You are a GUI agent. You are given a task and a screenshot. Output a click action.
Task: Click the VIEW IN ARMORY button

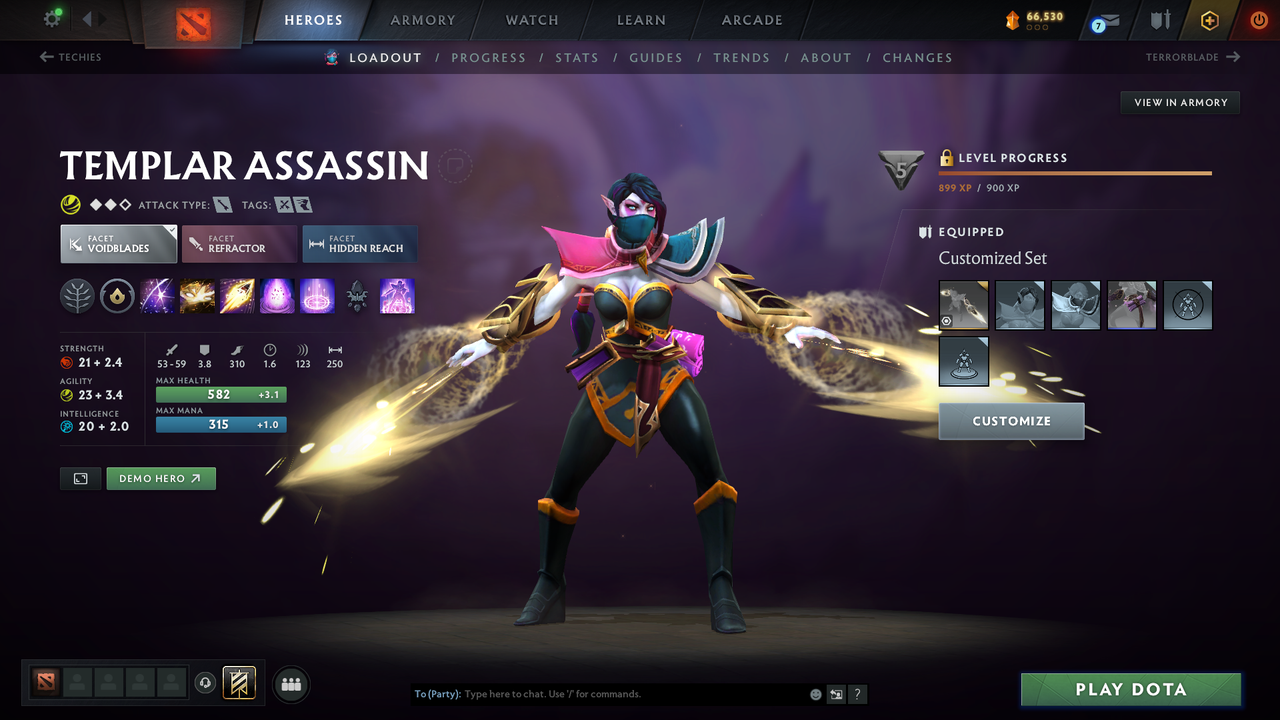(x=1180, y=102)
